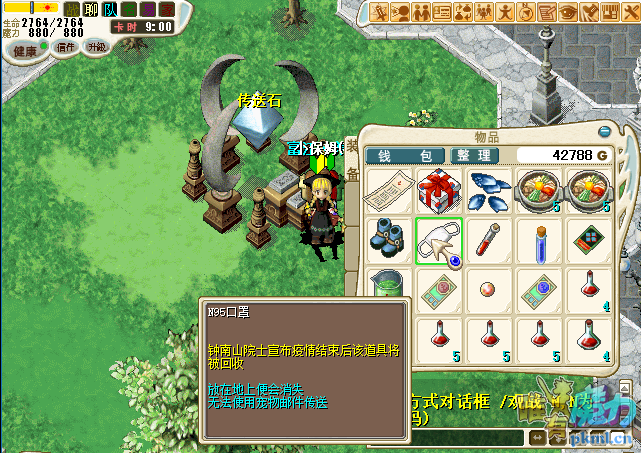Switch to the 装备 side tab
Image resolution: width=641 pixels, height=453 pixels.
(x=352, y=160)
